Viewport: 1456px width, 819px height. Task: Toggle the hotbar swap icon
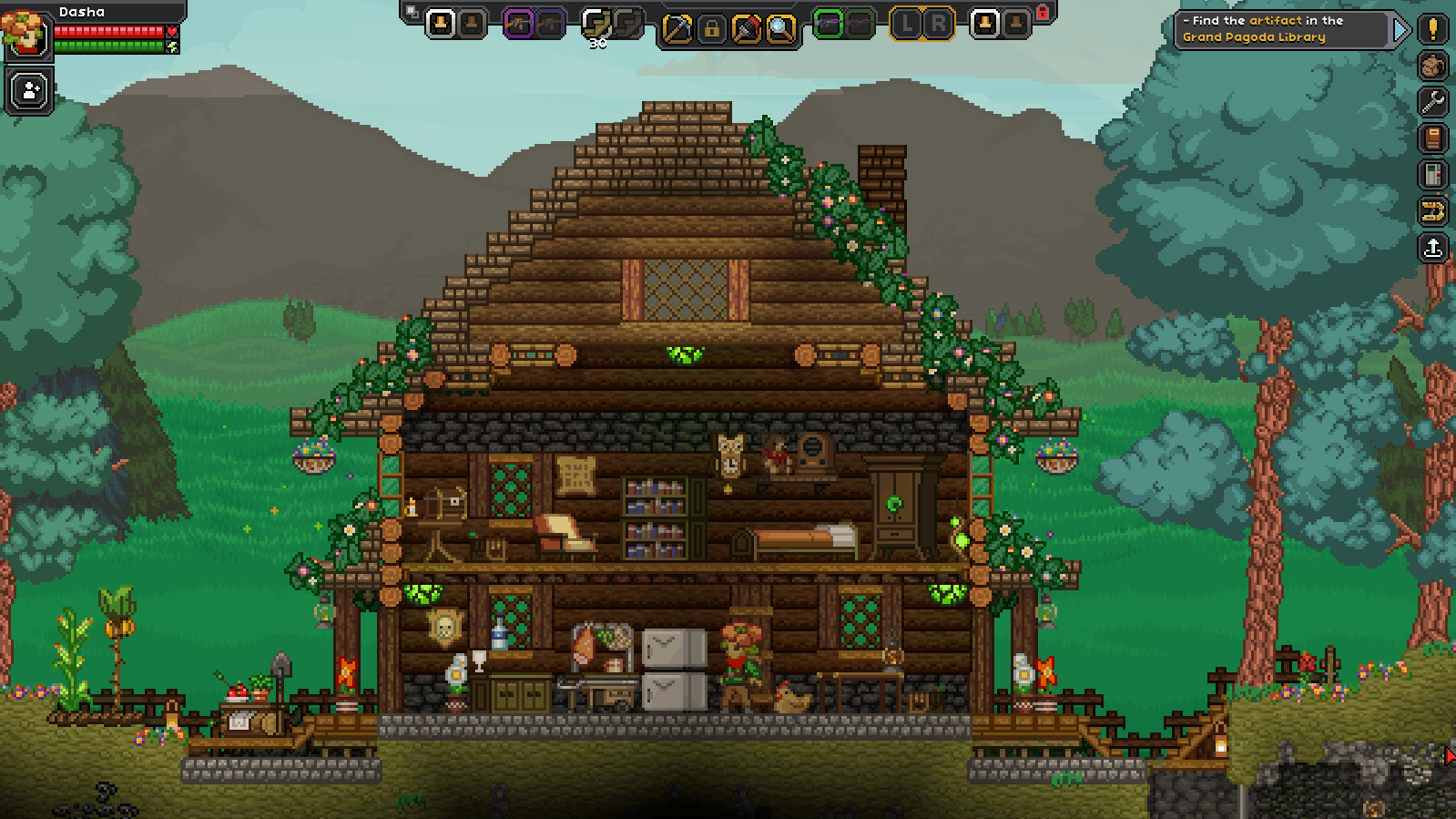(x=412, y=12)
